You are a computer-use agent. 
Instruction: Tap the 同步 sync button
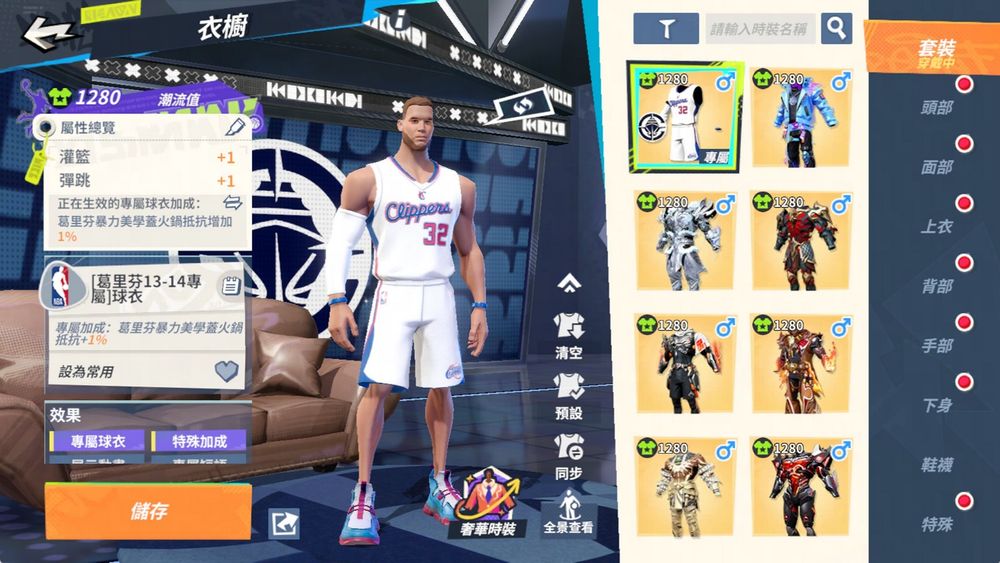click(568, 455)
